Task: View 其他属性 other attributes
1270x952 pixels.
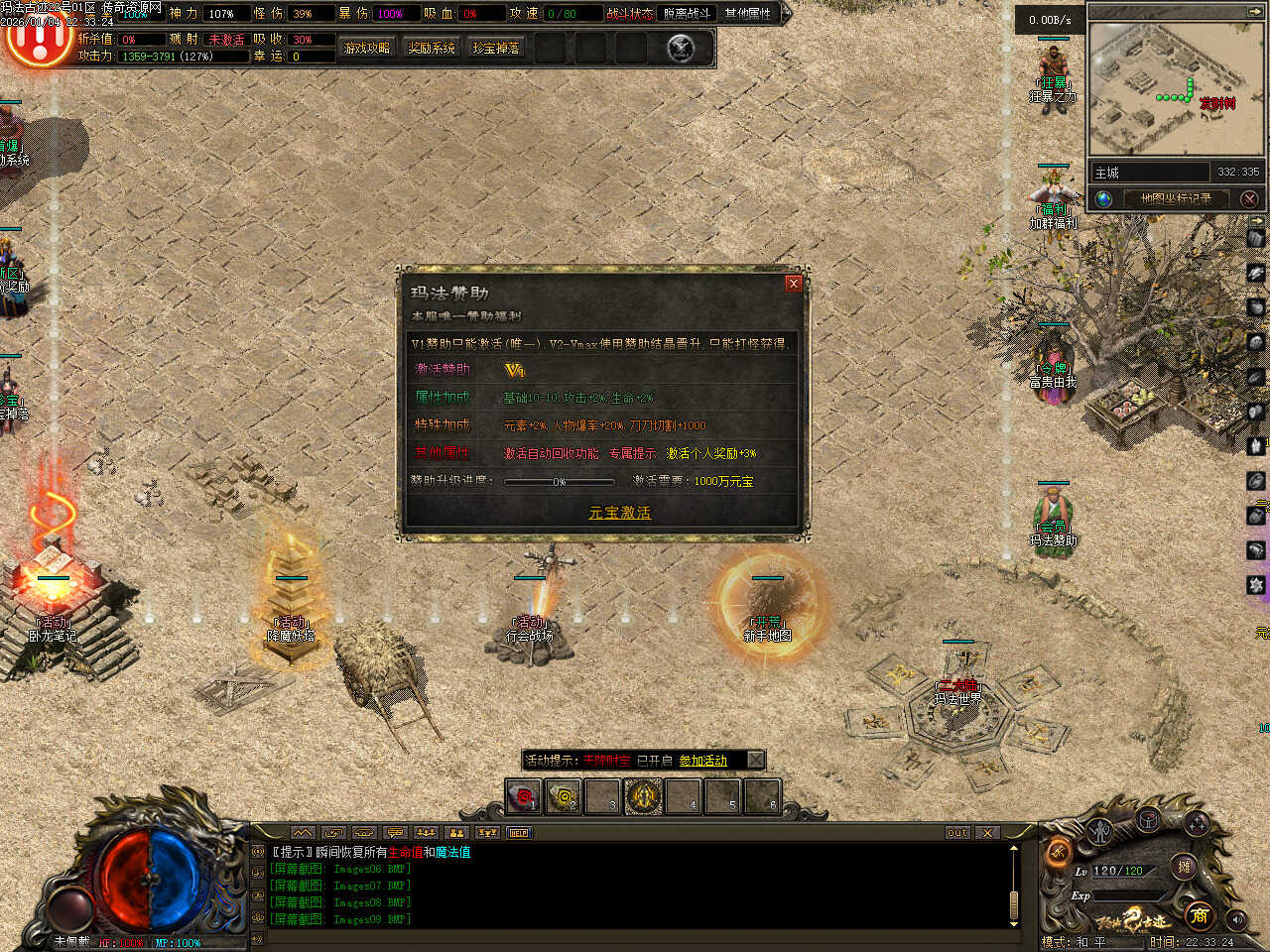Action: (748, 13)
